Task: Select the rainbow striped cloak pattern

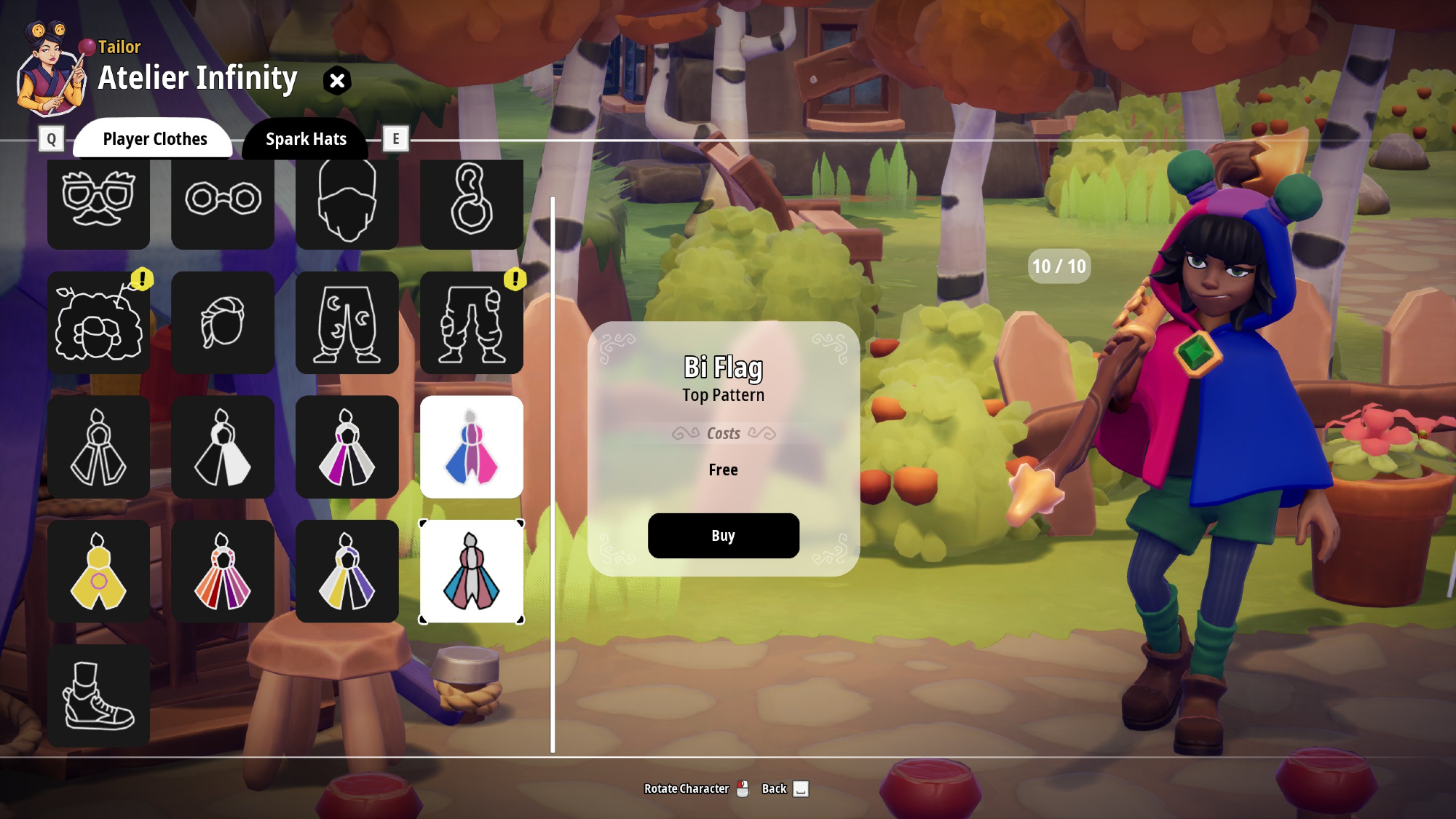Action: [x=223, y=571]
